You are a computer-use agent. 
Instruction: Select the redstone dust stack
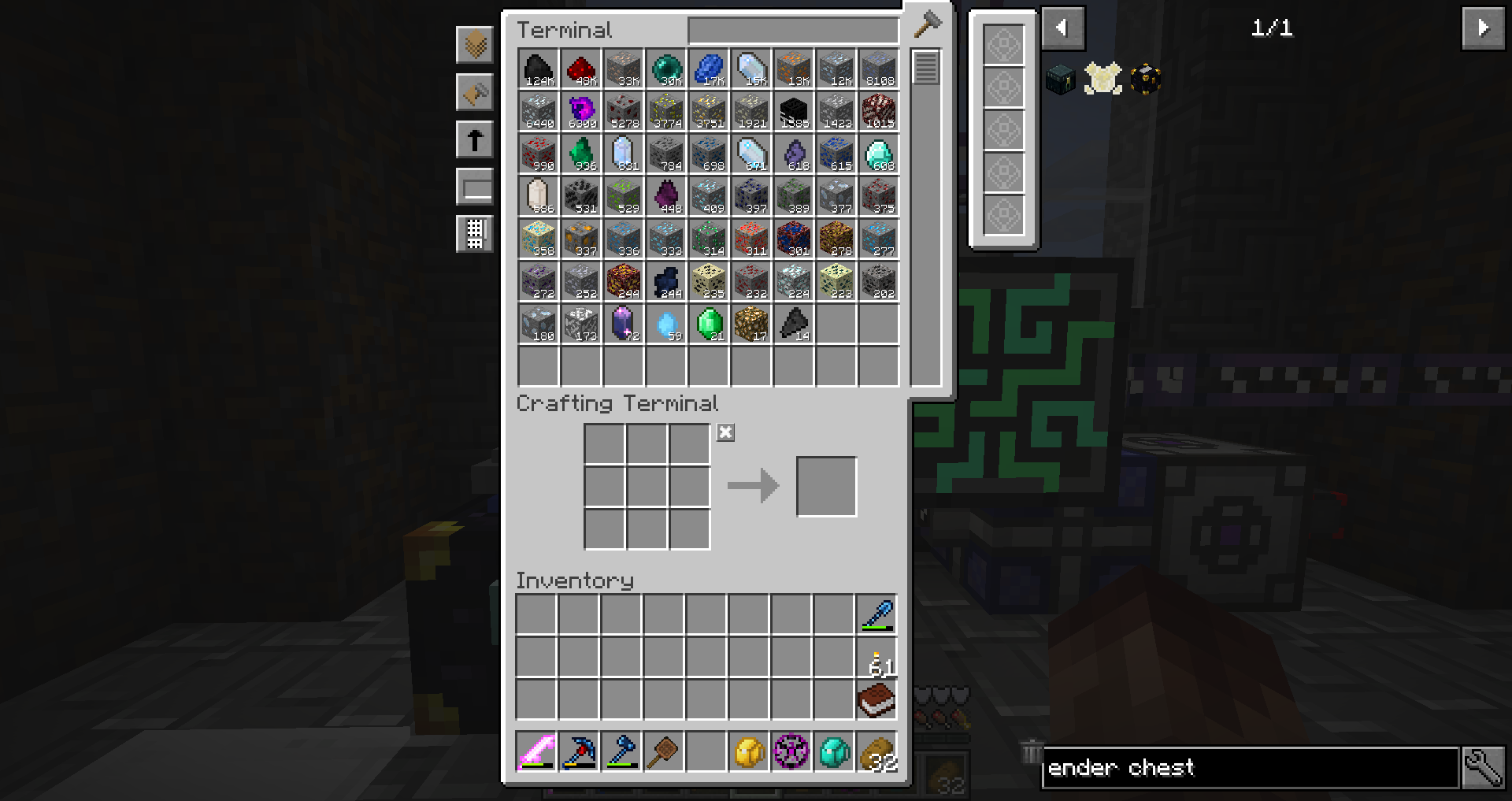(581, 69)
